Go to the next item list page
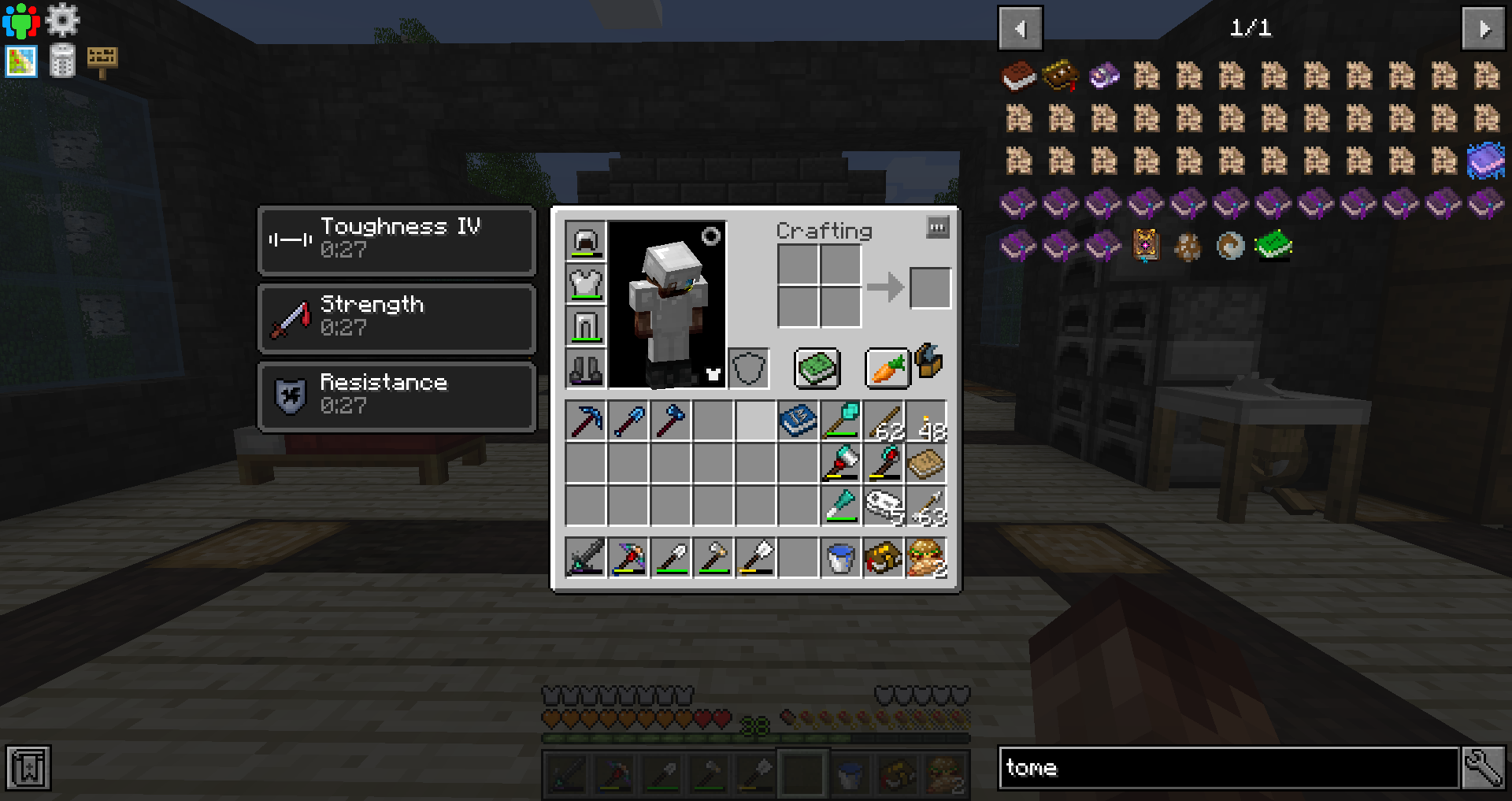 coord(1484,29)
